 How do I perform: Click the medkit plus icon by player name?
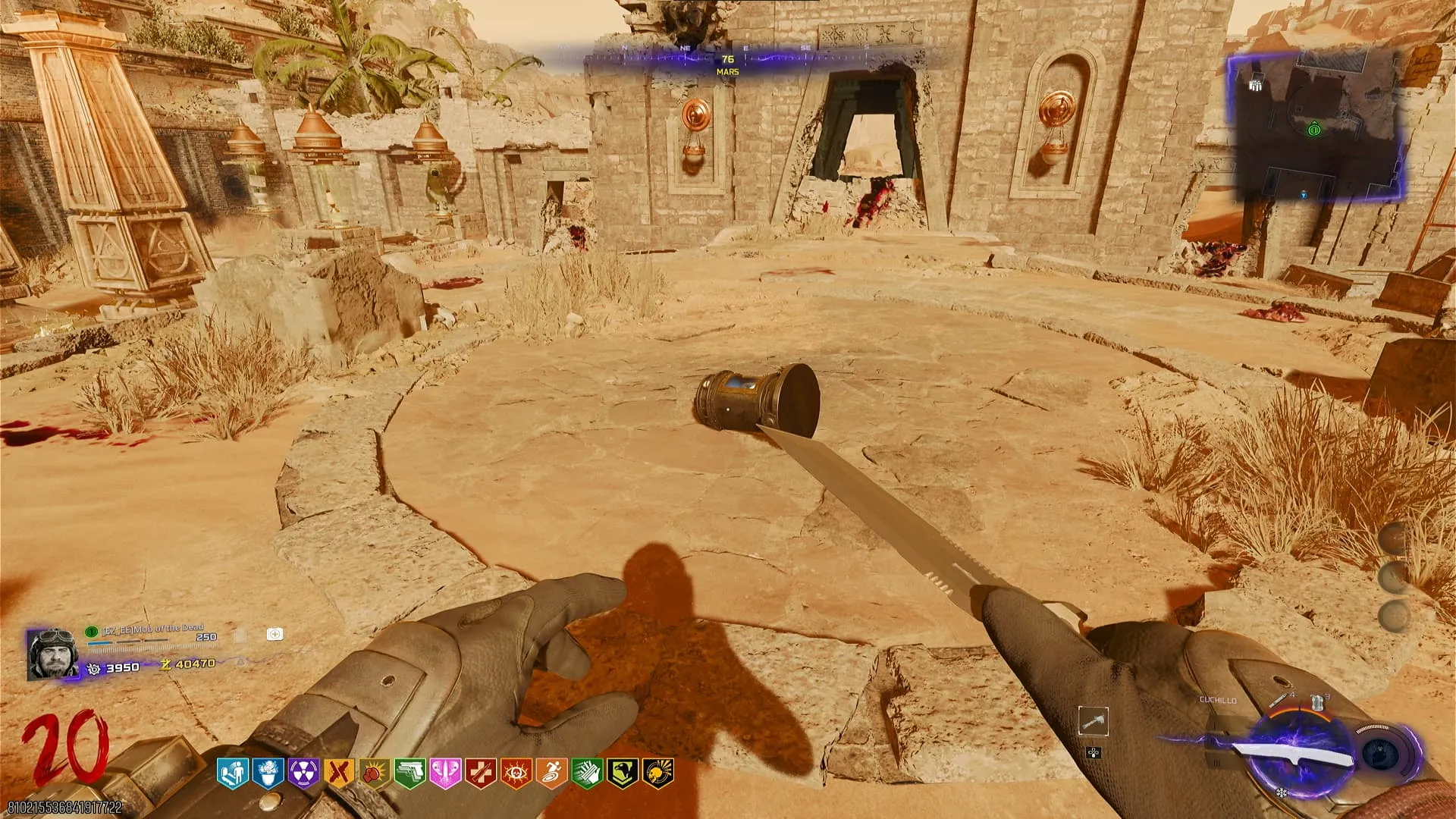pos(275,634)
